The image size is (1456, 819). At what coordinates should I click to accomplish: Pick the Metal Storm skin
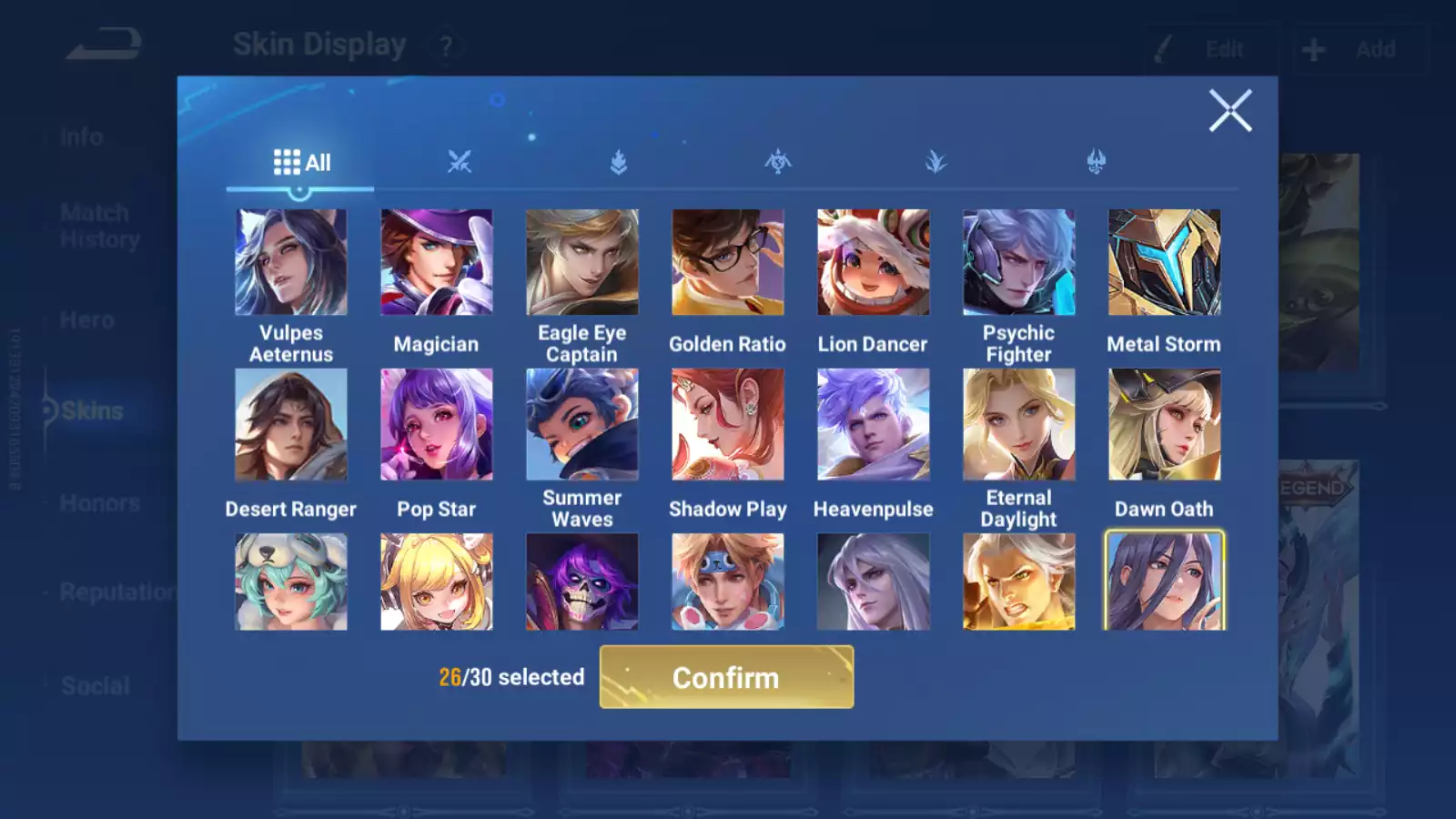[x=1165, y=262]
